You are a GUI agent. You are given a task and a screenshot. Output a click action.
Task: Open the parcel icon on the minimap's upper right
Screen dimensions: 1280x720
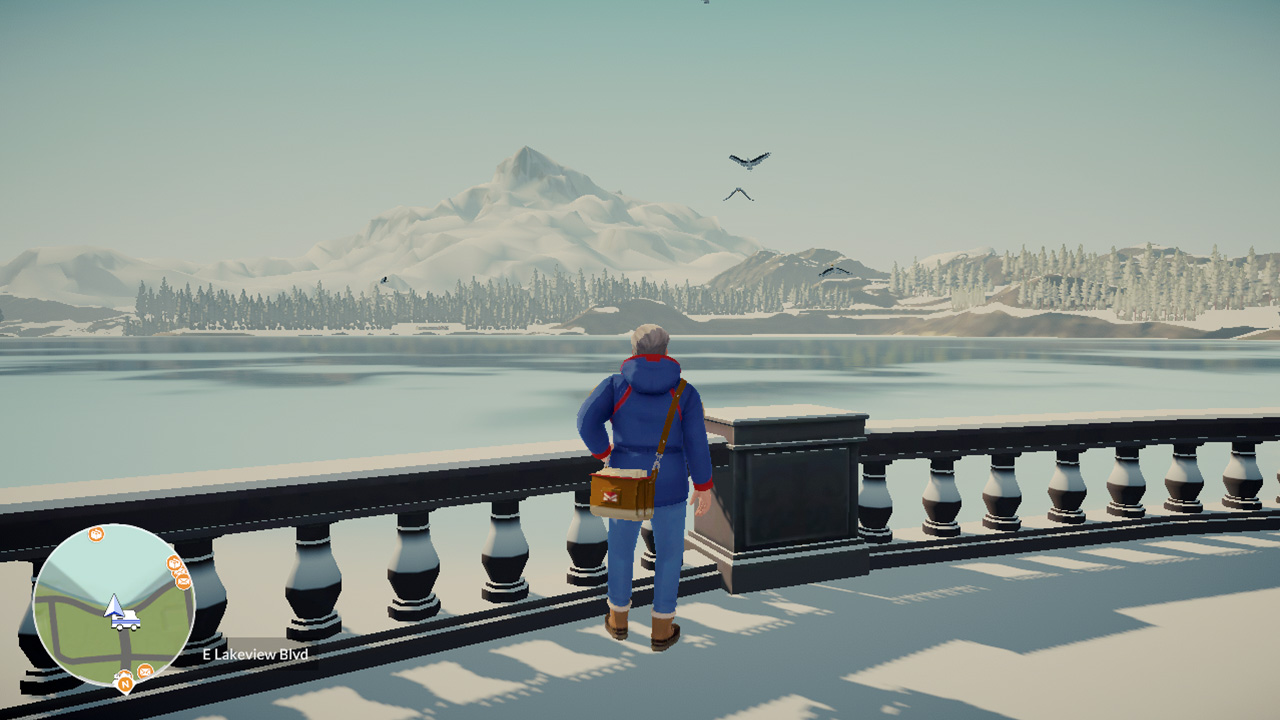tap(173, 564)
